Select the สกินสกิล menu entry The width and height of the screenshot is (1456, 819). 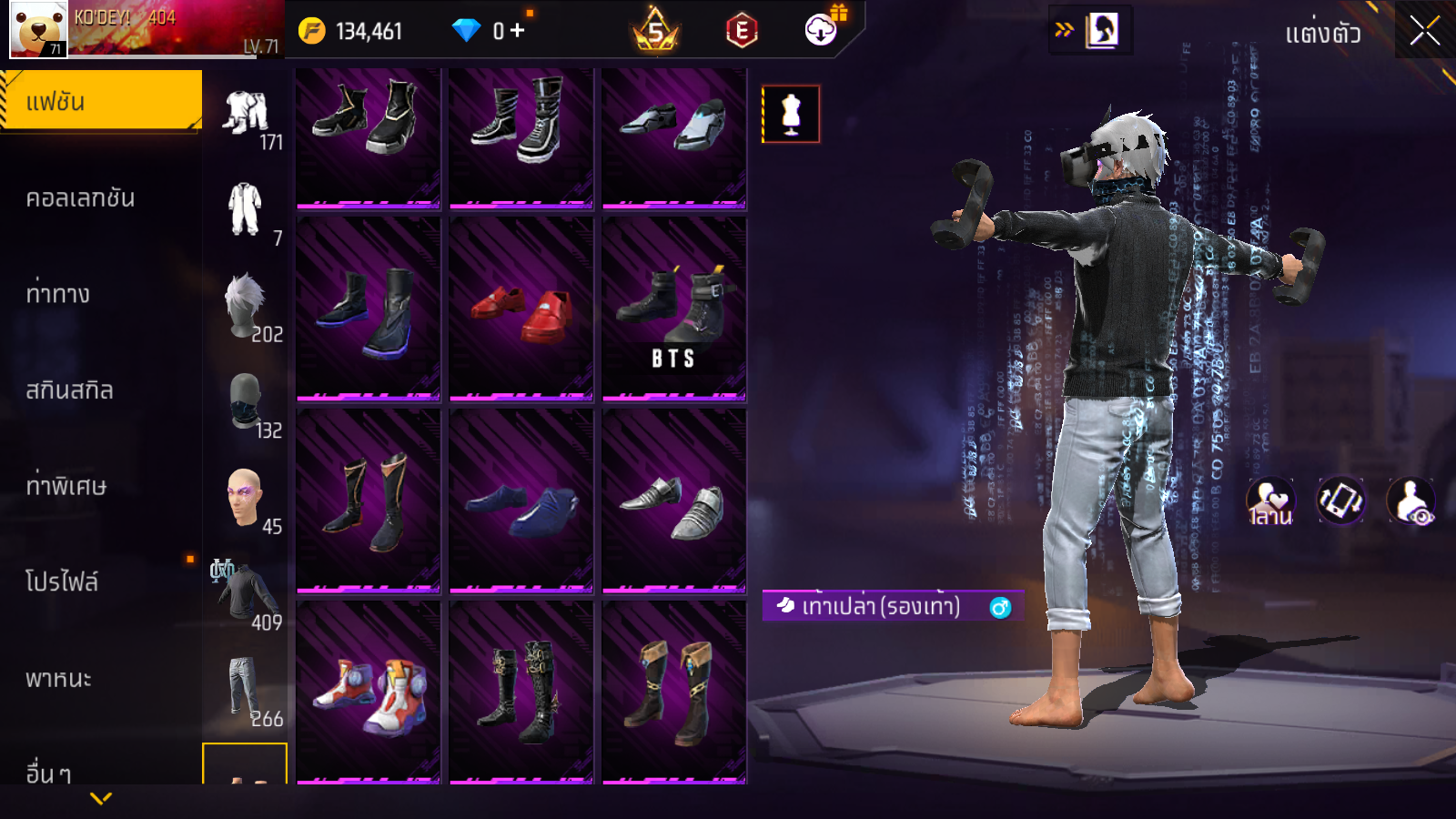(x=70, y=390)
